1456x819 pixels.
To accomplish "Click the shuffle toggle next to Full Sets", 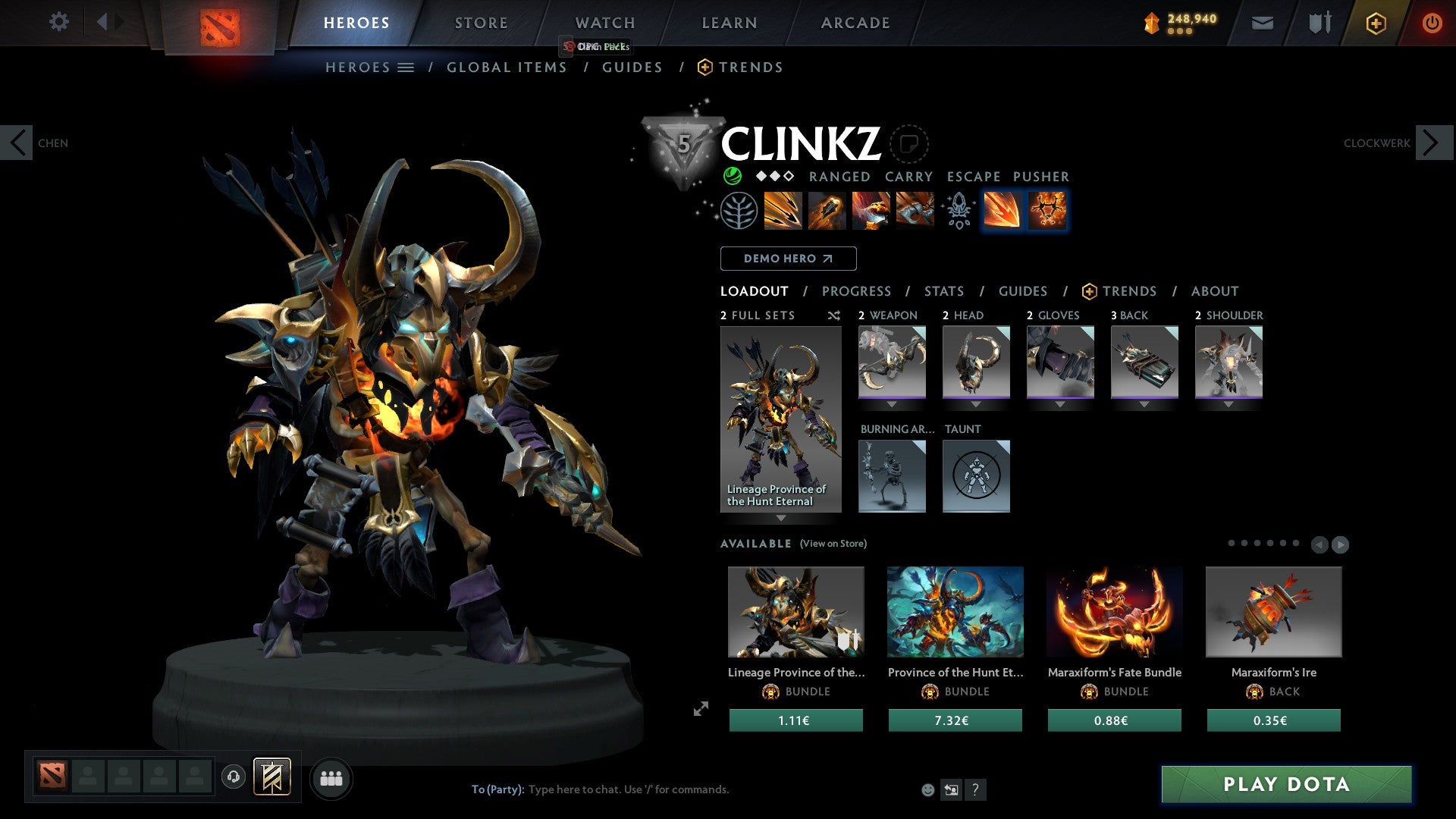I will pyautogui.click(x=833, y=315).
